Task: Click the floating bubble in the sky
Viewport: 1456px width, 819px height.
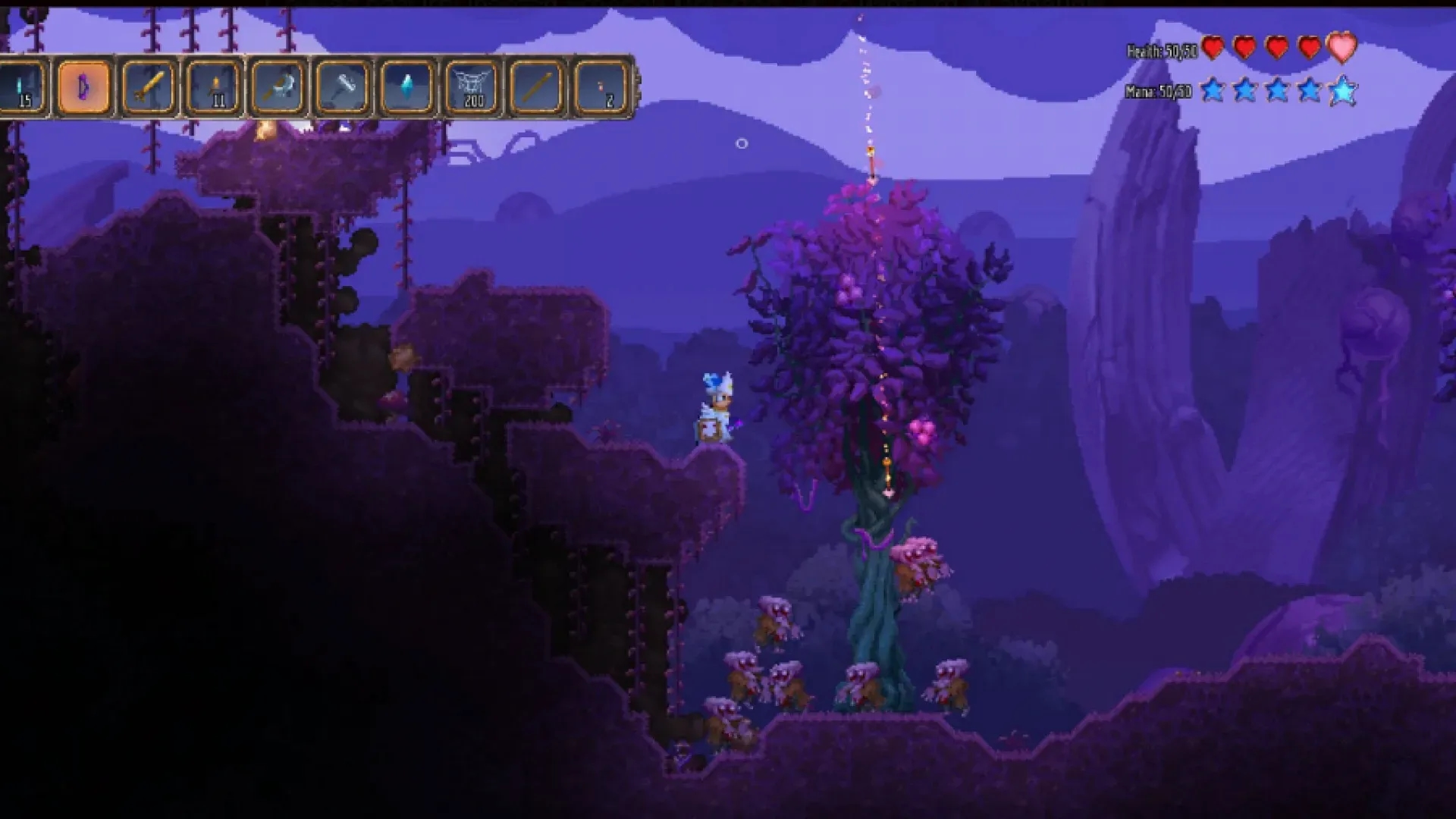Action: 742,144
